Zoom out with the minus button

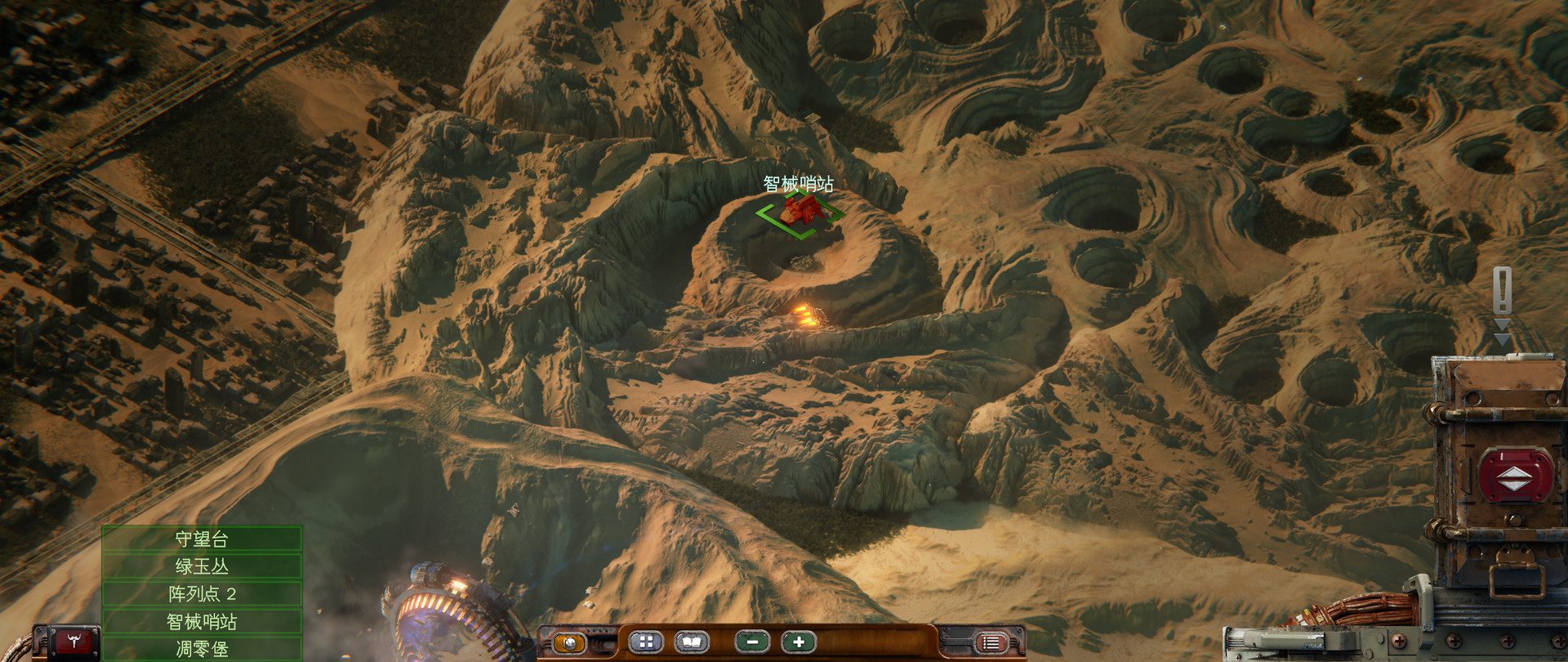click(752, 642)
